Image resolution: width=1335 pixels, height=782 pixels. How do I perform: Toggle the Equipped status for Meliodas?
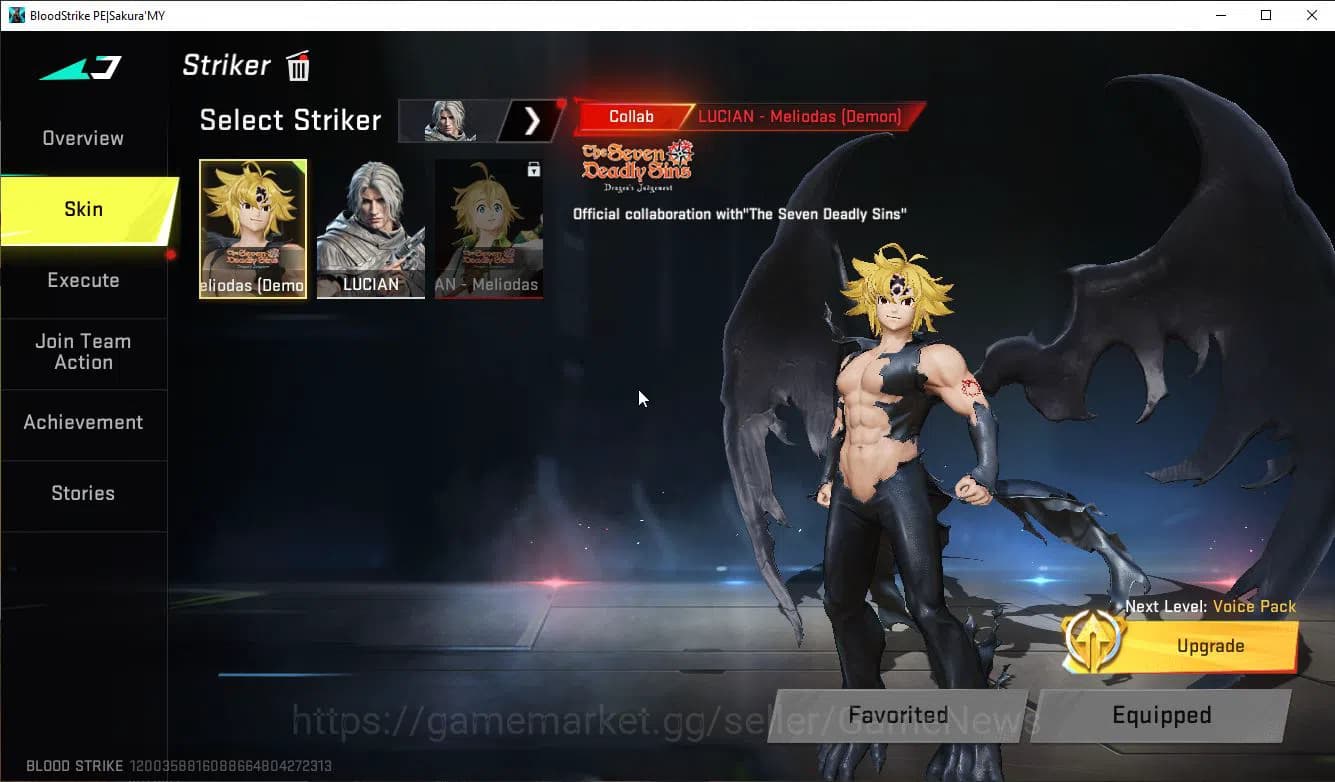pos(1162,715)
